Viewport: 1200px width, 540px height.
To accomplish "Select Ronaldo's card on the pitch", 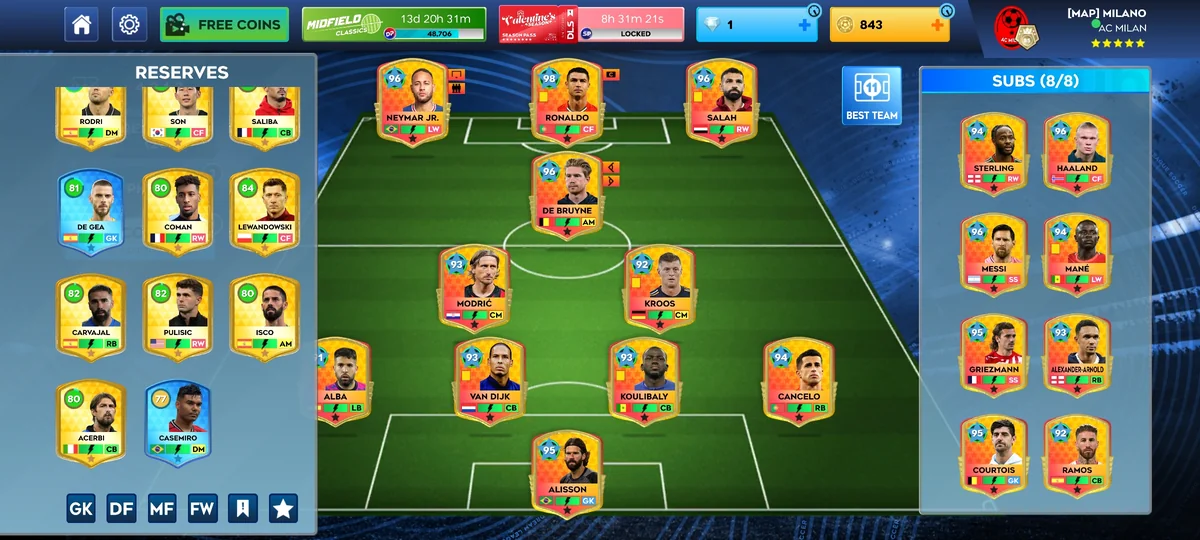I will pyautogui.click(x=567, y=101).
